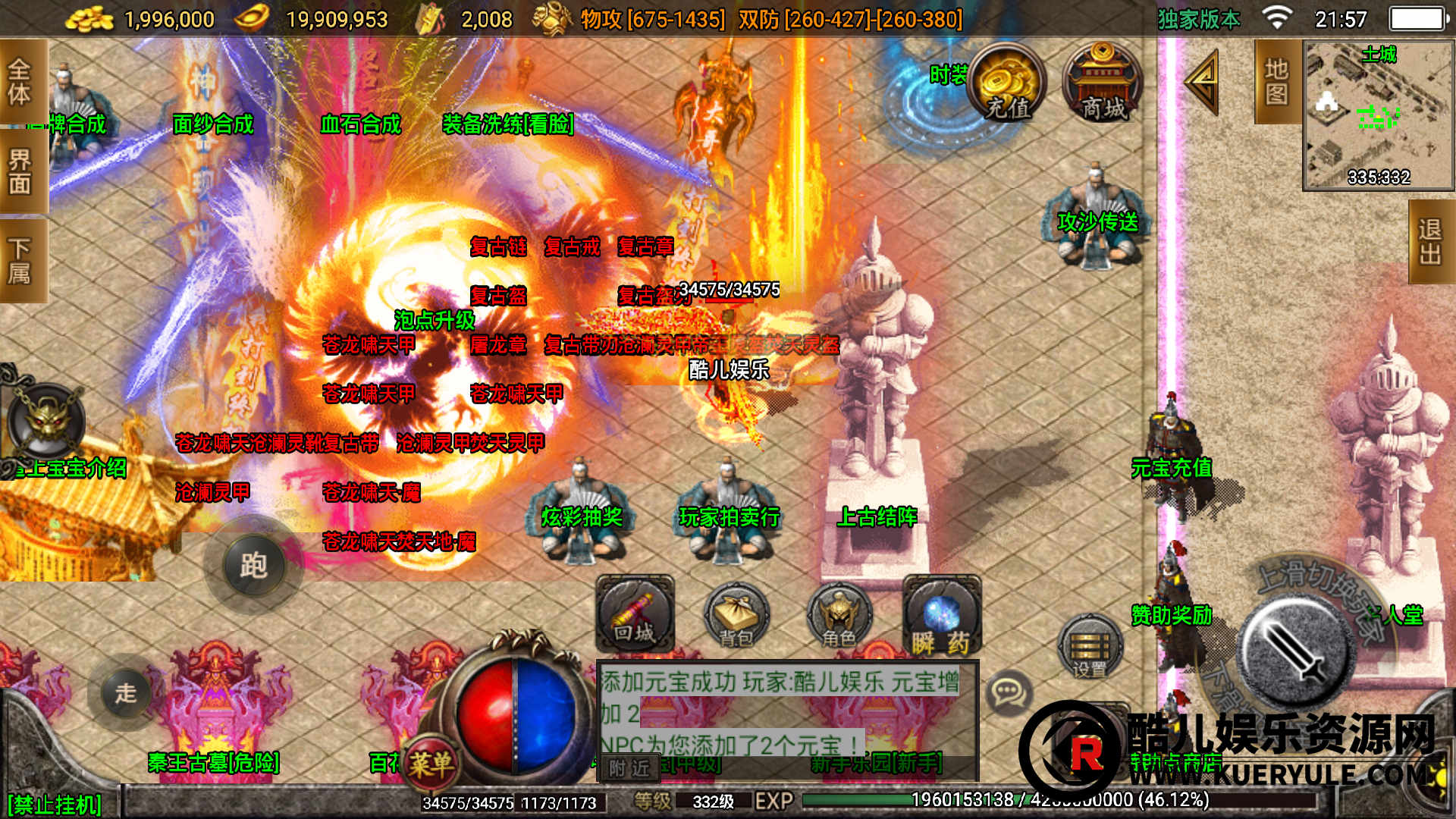Screen dimensions: 1456x819
Task: Open the 背包 backpack
Action: click(736, 616)
